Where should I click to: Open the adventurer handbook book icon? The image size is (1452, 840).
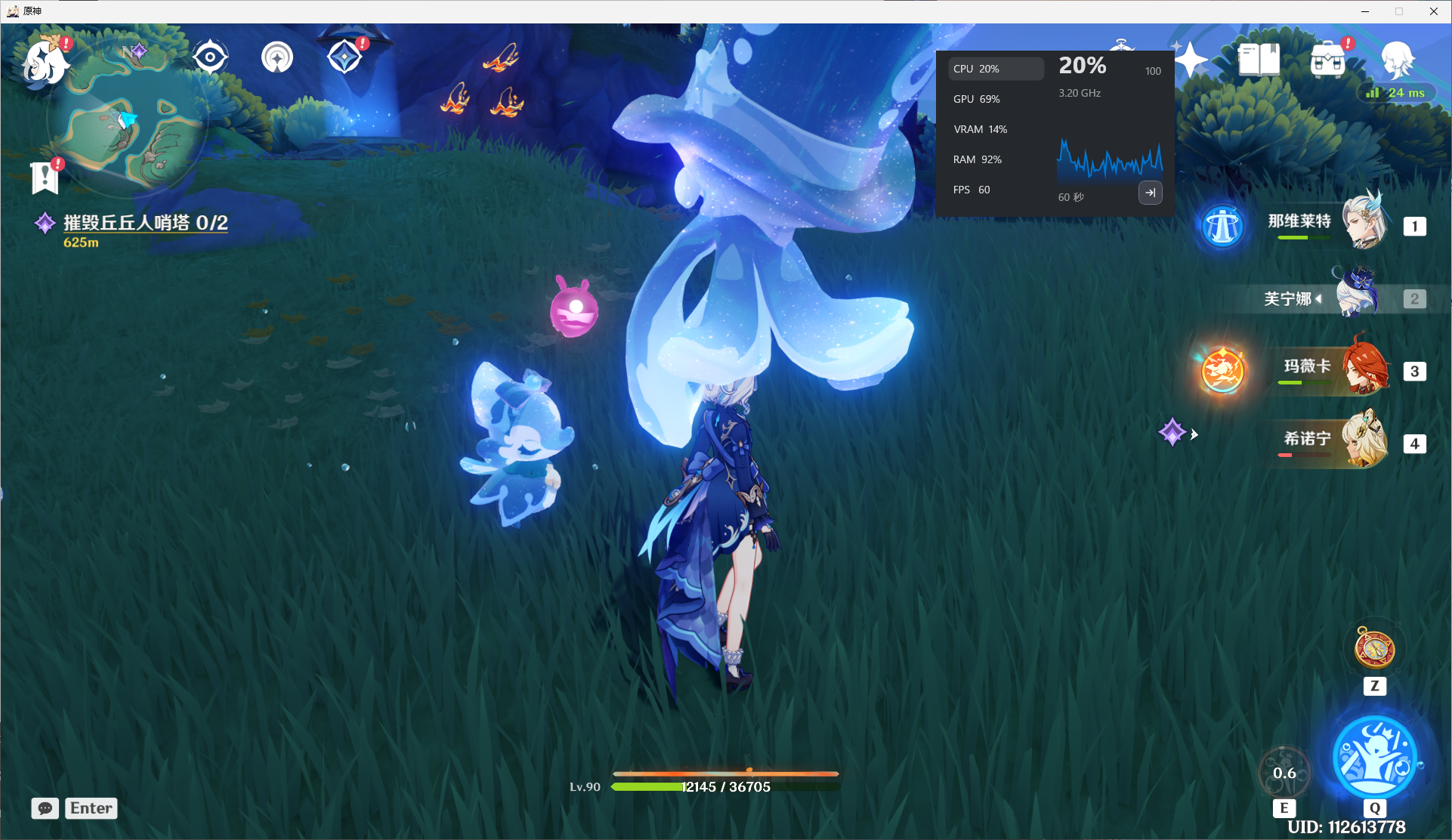point(1259,60)
